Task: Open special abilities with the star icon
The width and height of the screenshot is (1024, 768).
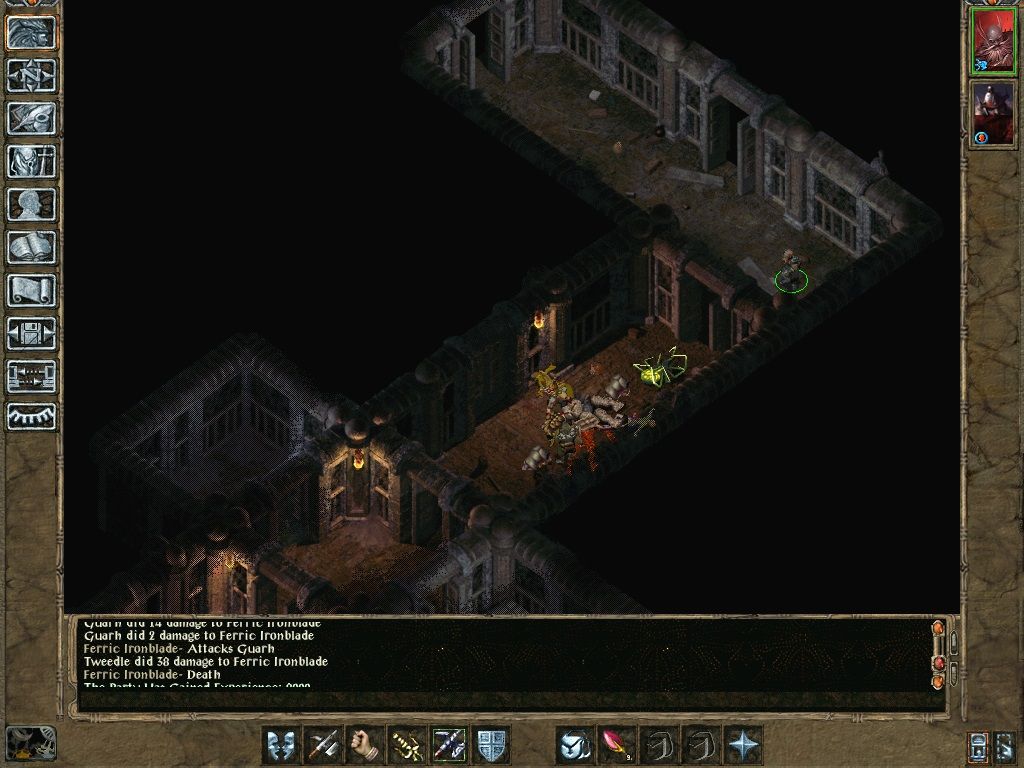Action: pyautogui.click(x=743, y=745)
